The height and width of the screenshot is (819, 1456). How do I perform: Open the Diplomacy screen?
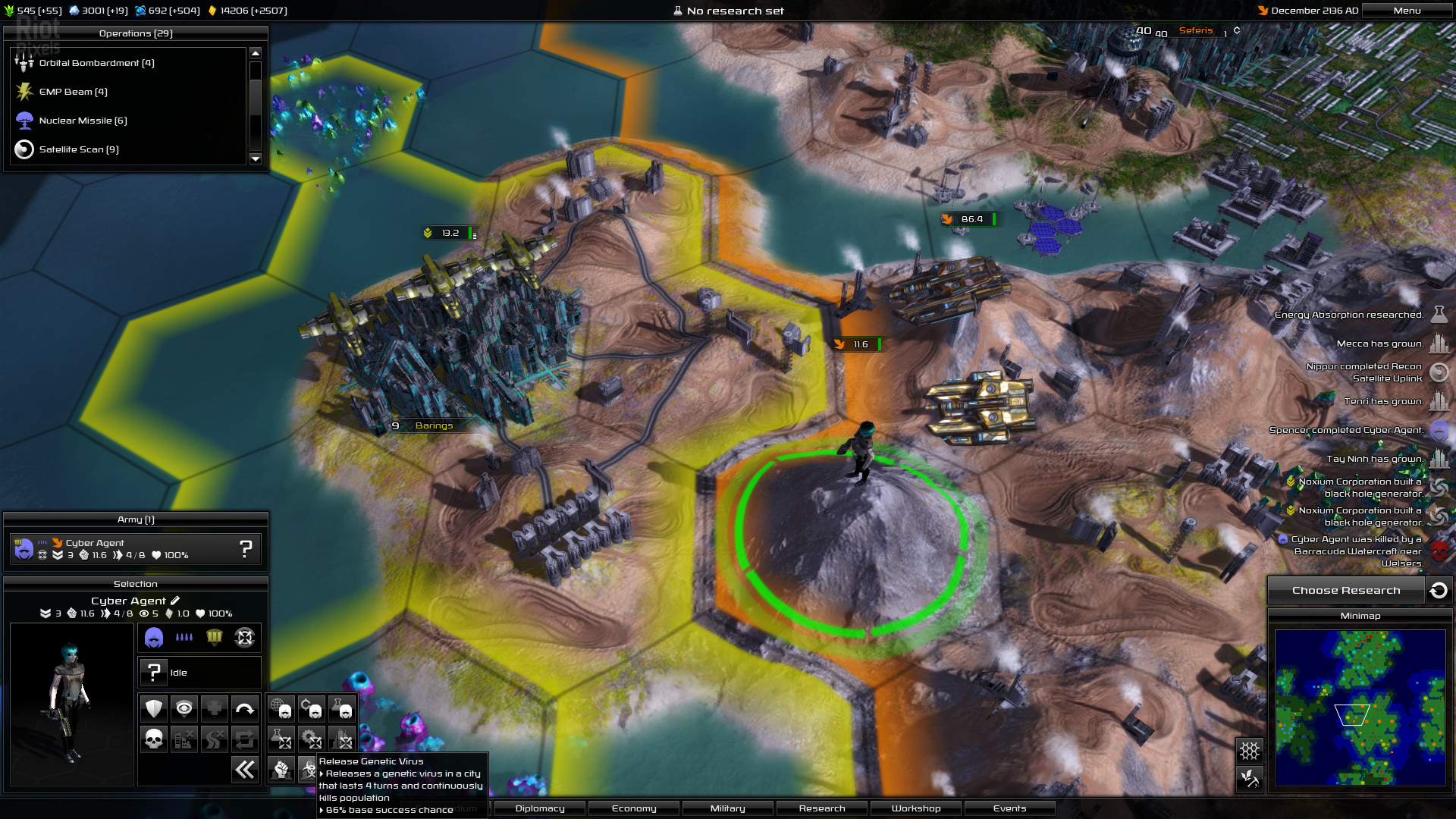pyautogui.click(x=540, y=808)
